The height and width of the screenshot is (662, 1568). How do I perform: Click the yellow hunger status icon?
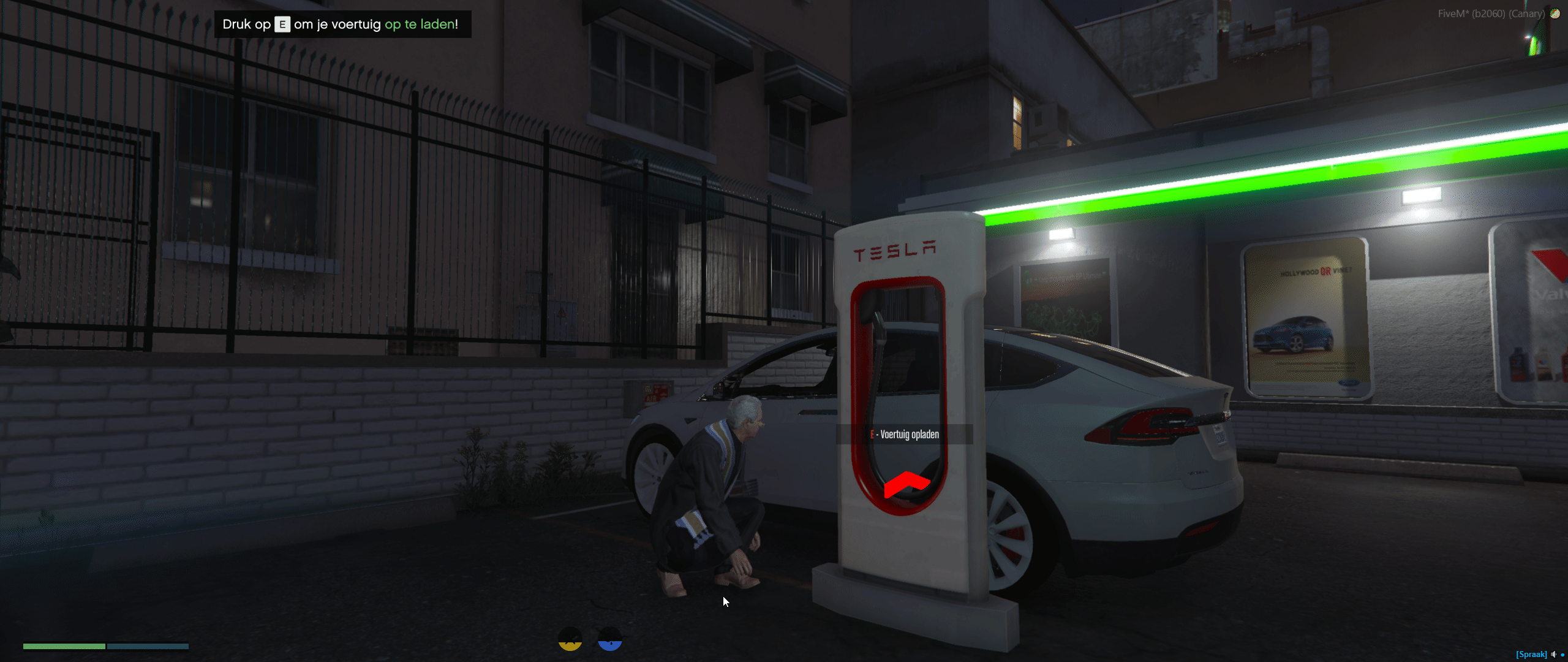pos(570,639)
